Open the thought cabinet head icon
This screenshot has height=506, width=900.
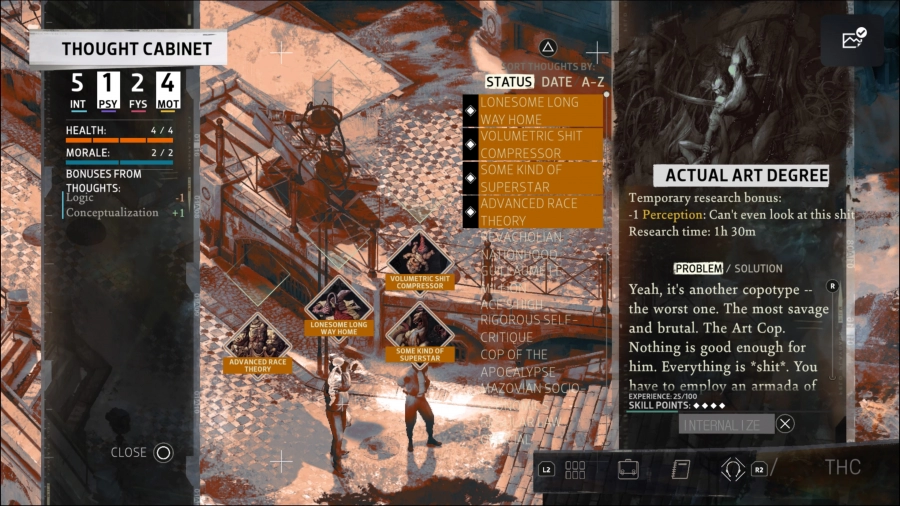[733, 468]
